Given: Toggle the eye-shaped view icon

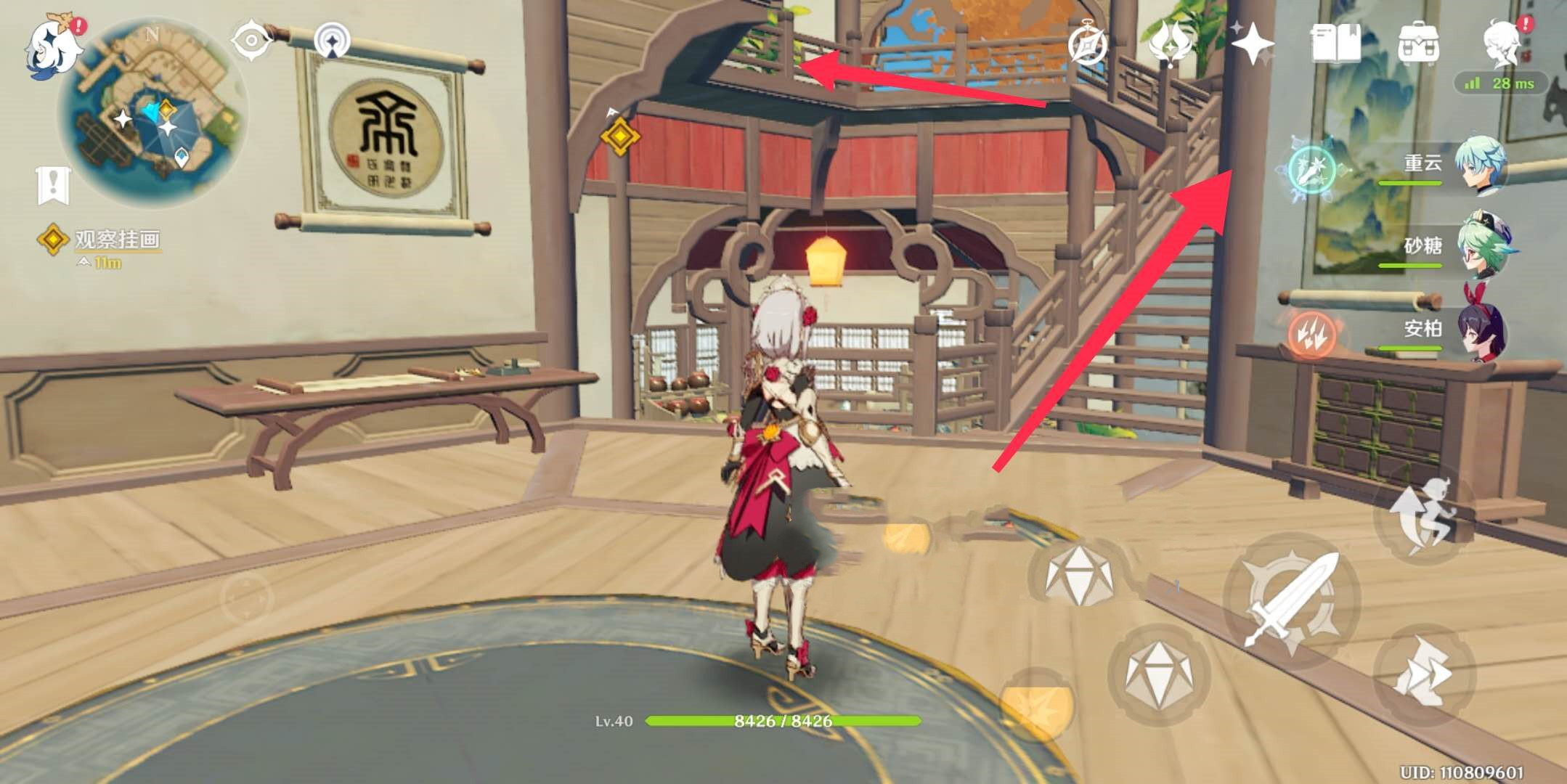Looking at the screenshot, I should click(x=251, y=40).
